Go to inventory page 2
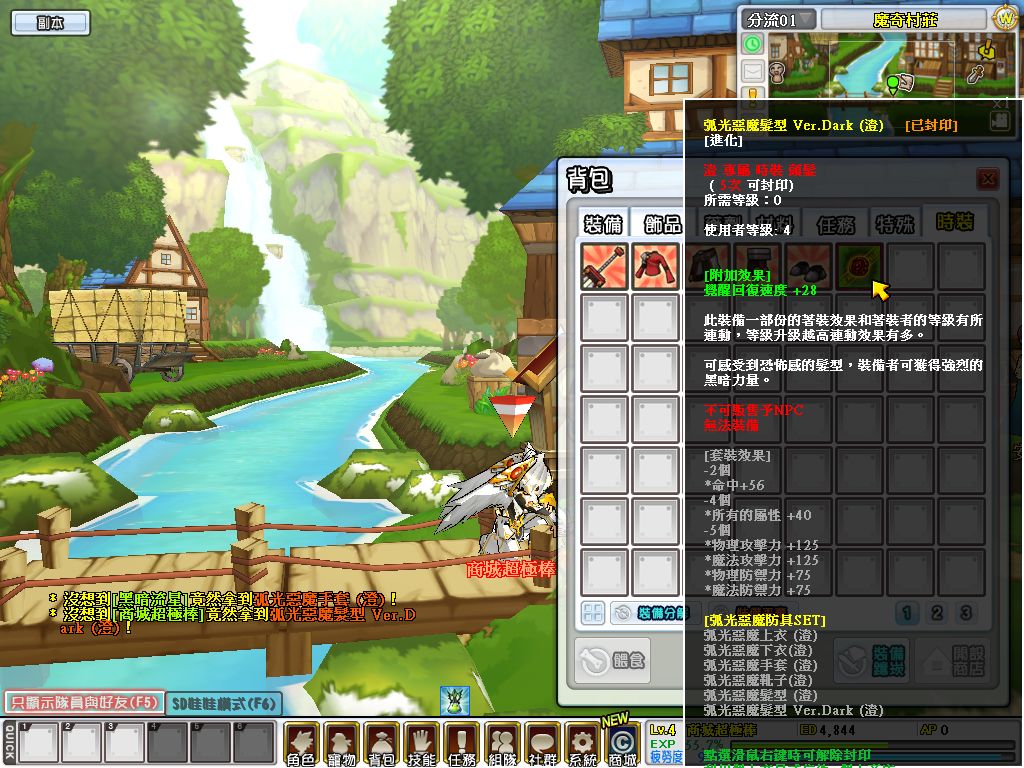 click(x=937, y=613)
